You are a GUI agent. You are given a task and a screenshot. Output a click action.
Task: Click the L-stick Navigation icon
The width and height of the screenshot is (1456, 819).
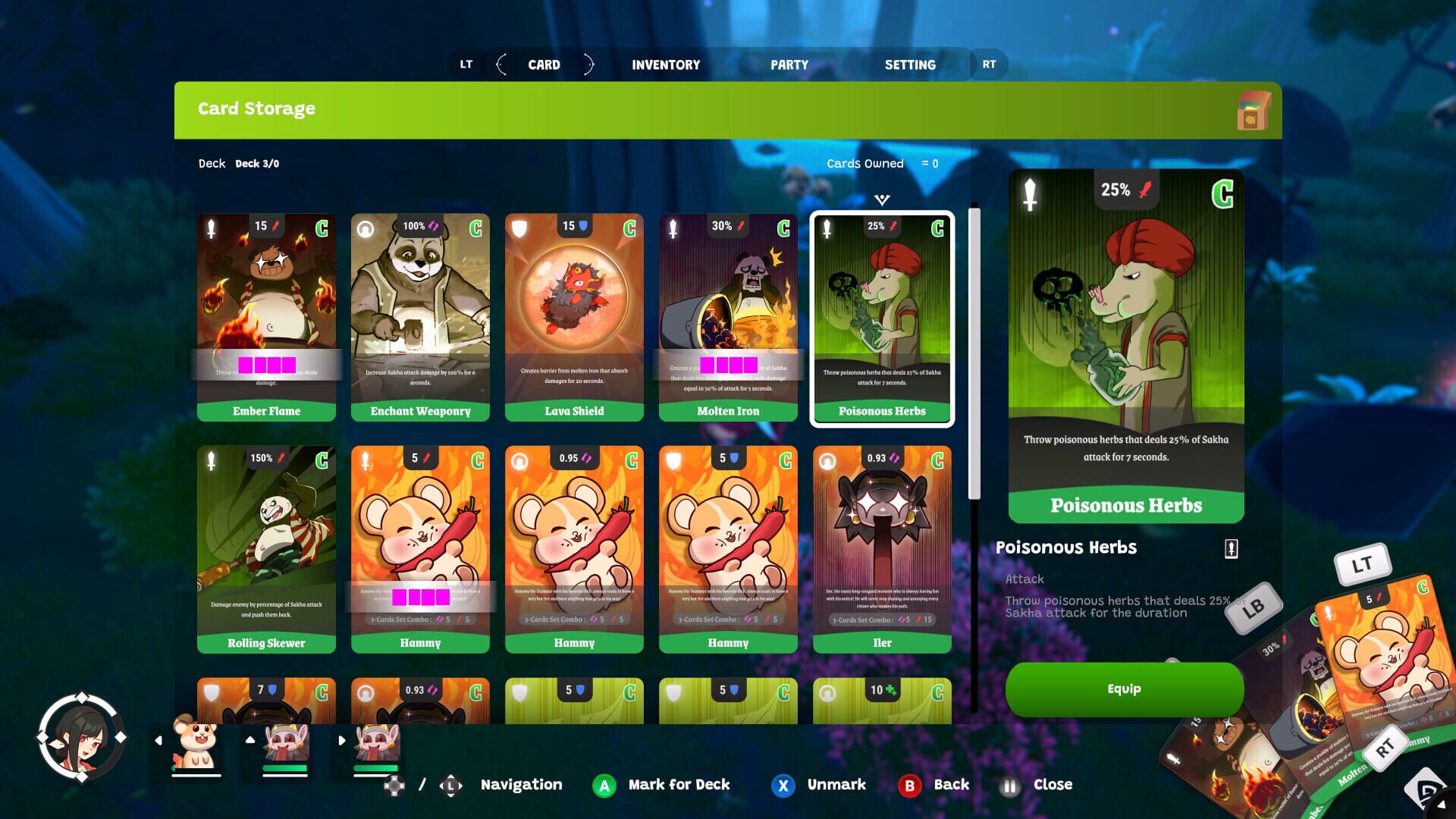point(449,785)
